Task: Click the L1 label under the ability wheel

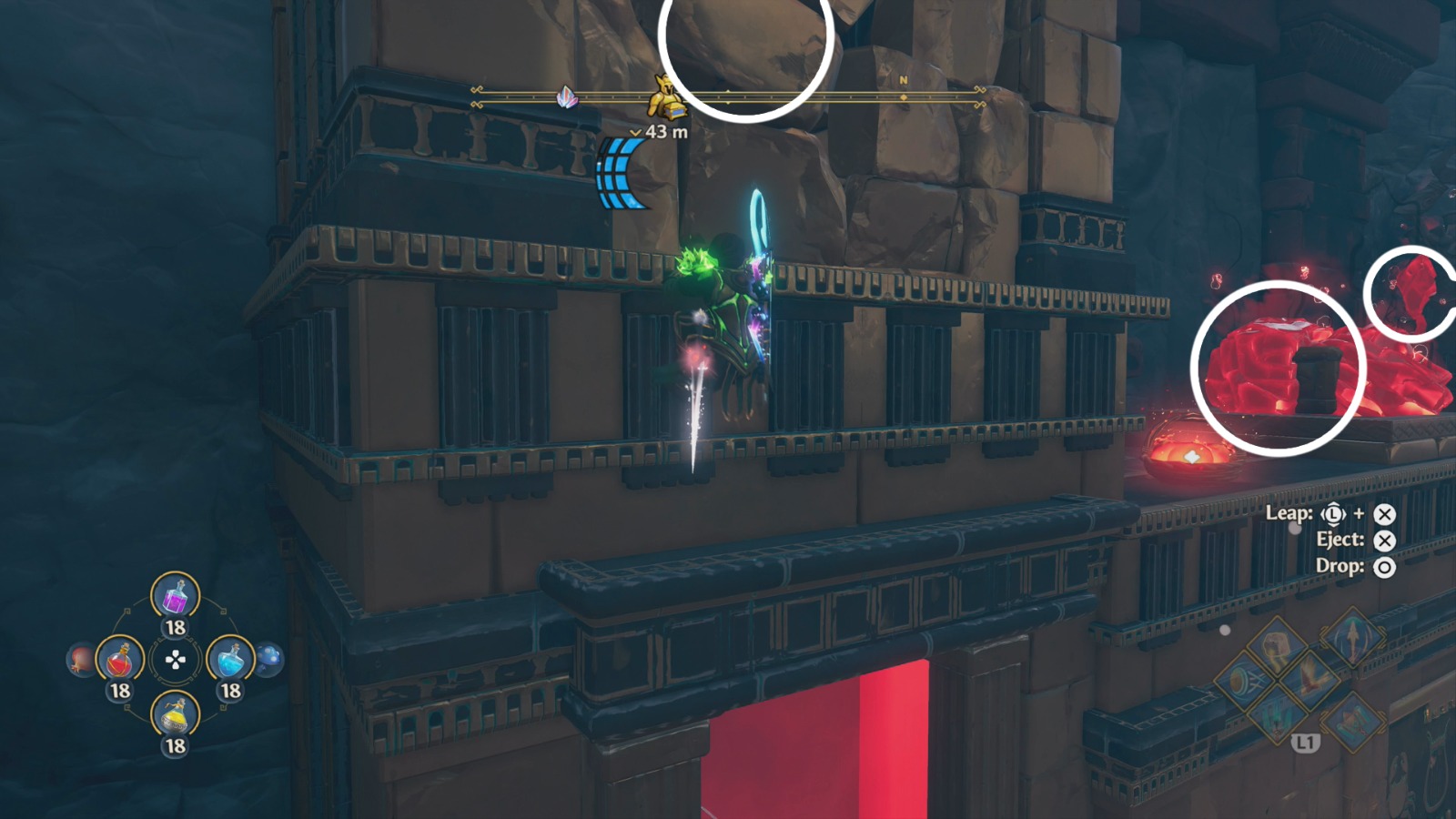Action: click(x=1306, y=742)
